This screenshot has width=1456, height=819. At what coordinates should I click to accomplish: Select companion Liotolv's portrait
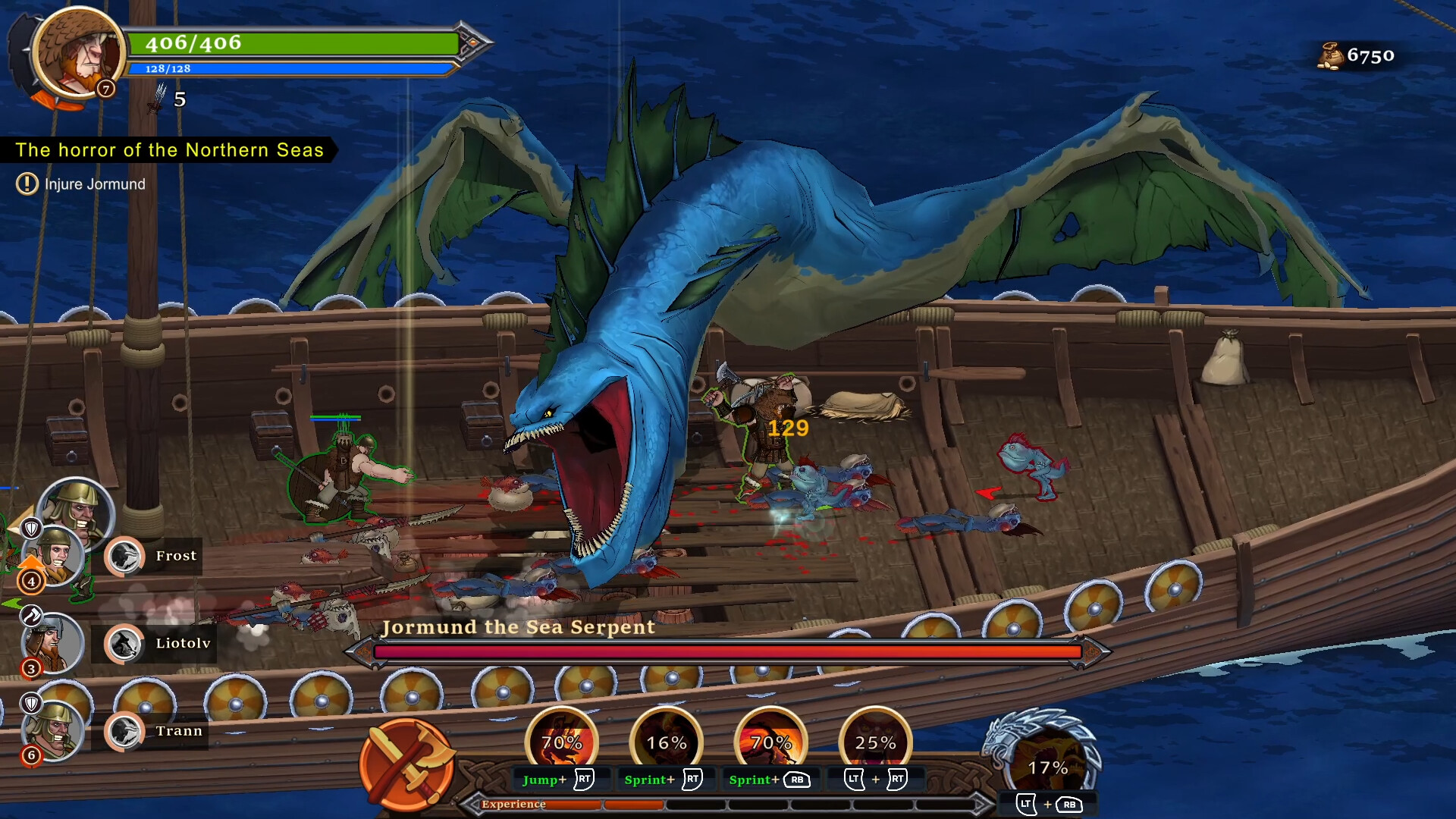pyautogui.click(x=50, y=644)
